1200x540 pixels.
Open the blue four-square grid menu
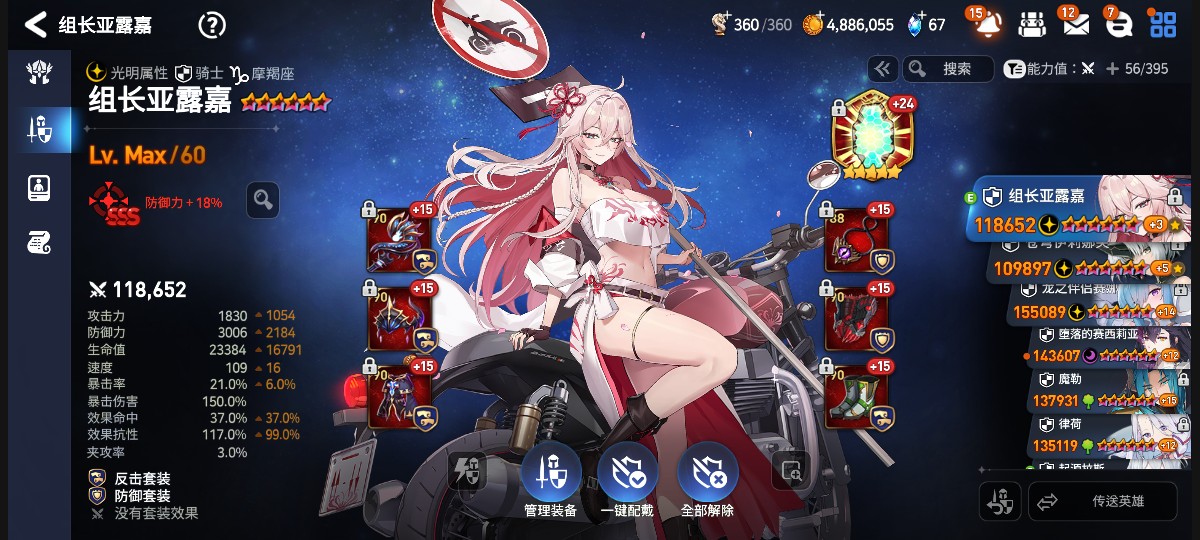tap(1163, 24)
